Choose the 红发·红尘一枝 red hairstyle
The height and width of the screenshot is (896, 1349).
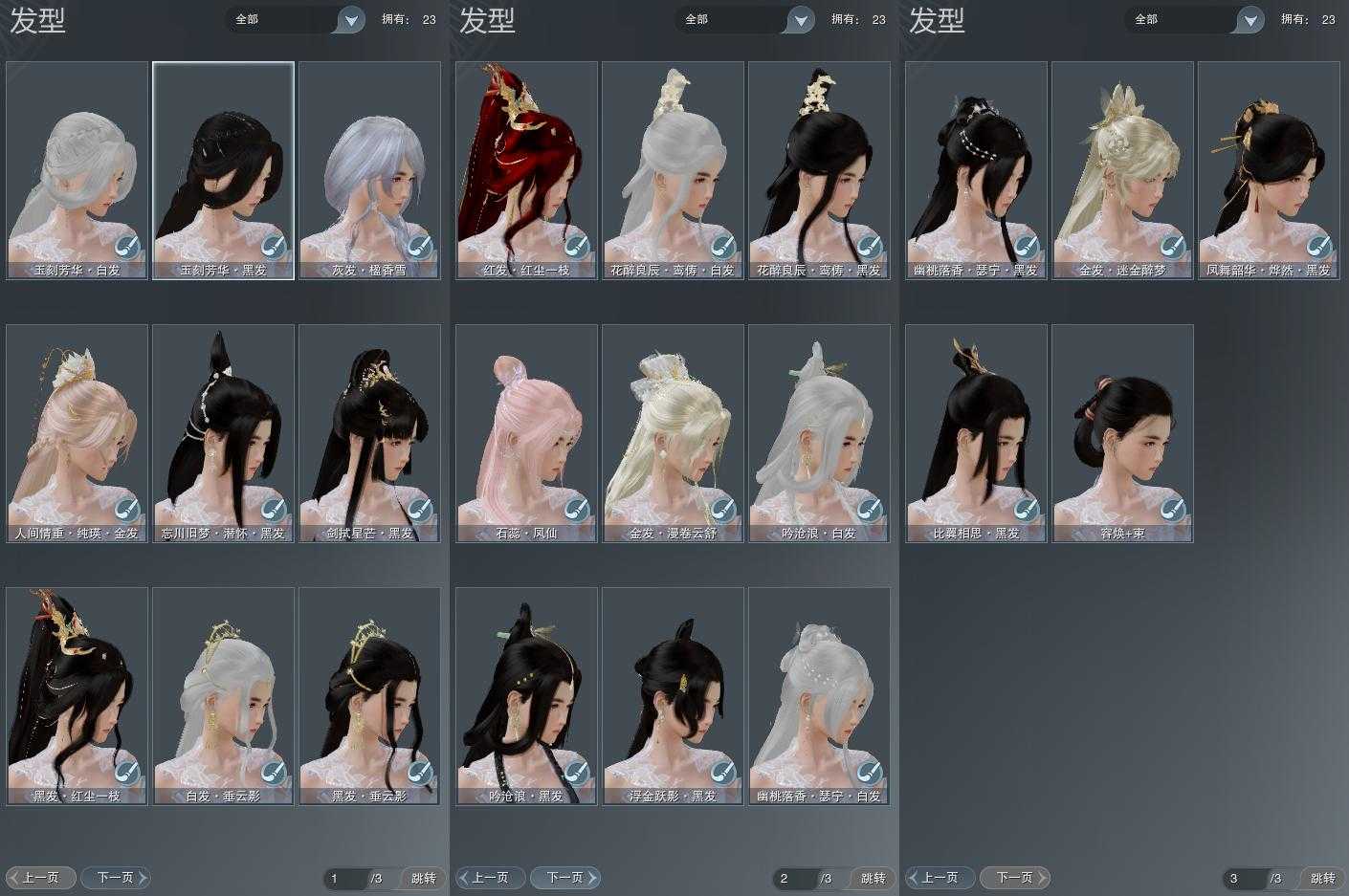(527, 170)
